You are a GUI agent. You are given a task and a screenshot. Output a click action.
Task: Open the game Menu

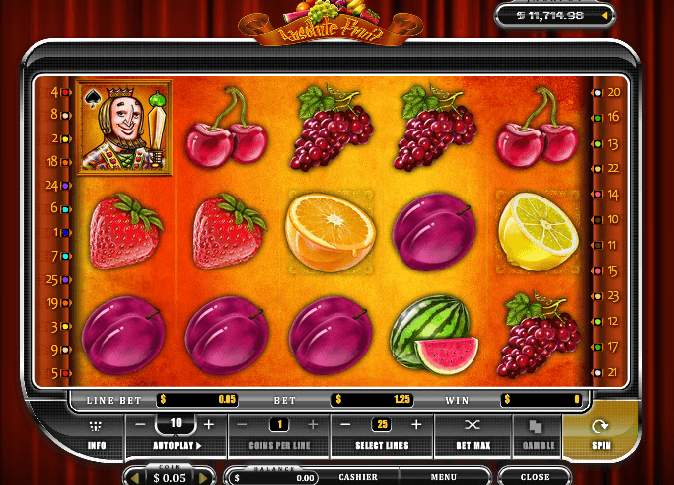pyautogui.click(x=444, y=477)
